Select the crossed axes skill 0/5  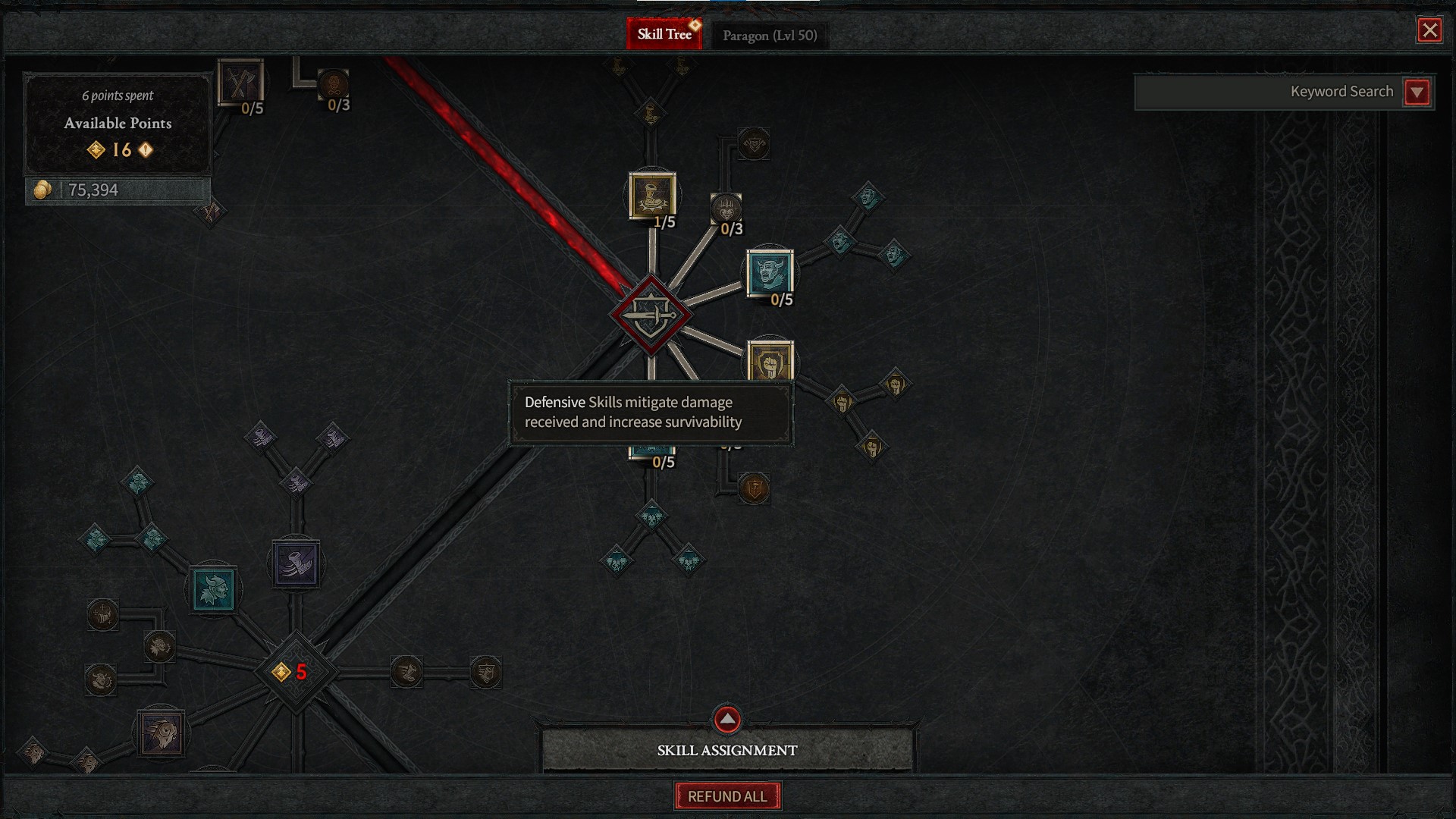(x=240, y=82)
